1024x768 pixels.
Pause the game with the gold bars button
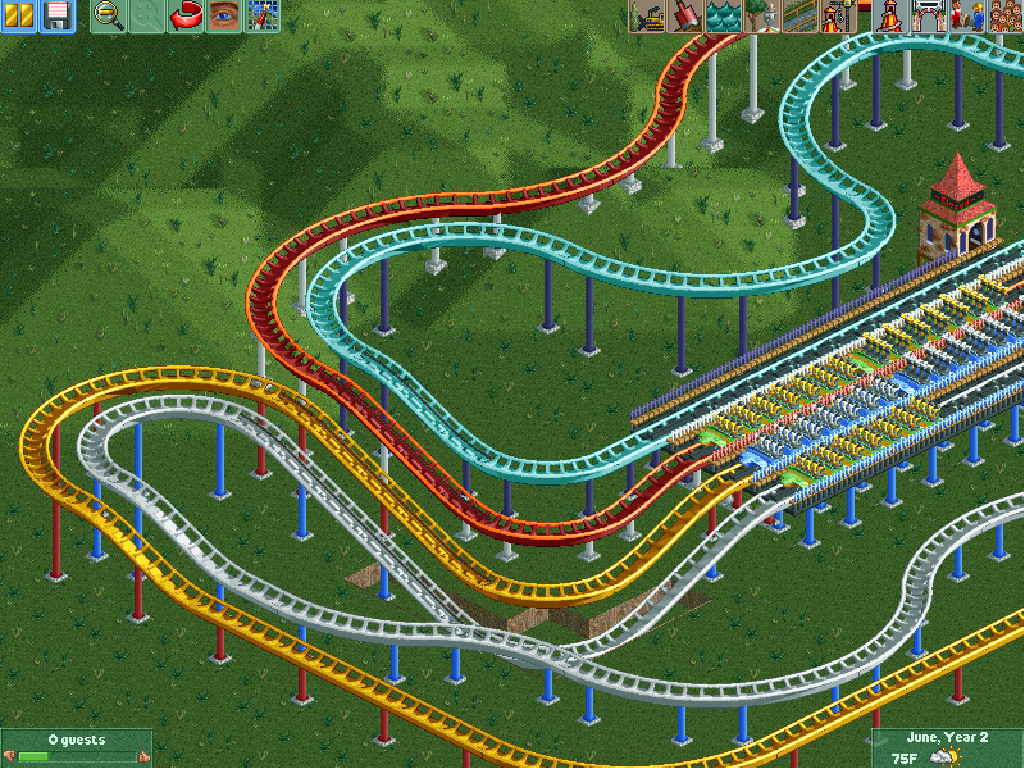click(19, 16)
